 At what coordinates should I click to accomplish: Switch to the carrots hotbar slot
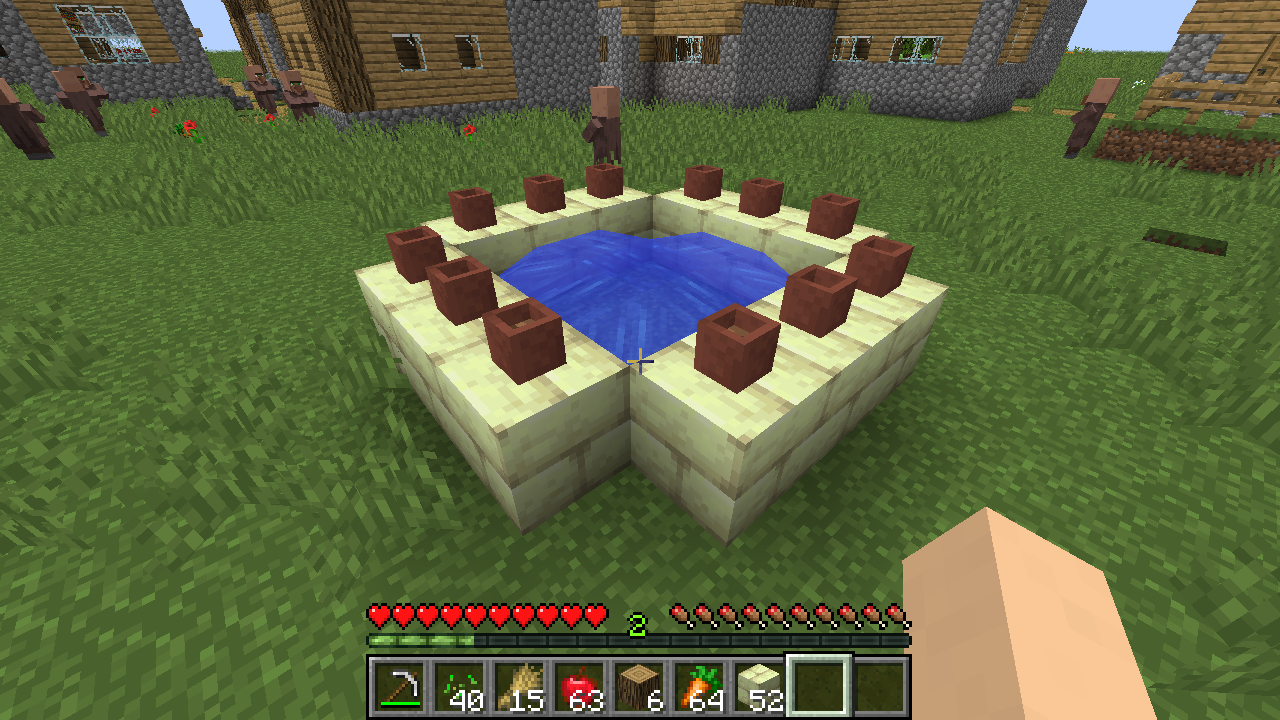(x=700, y=687)
